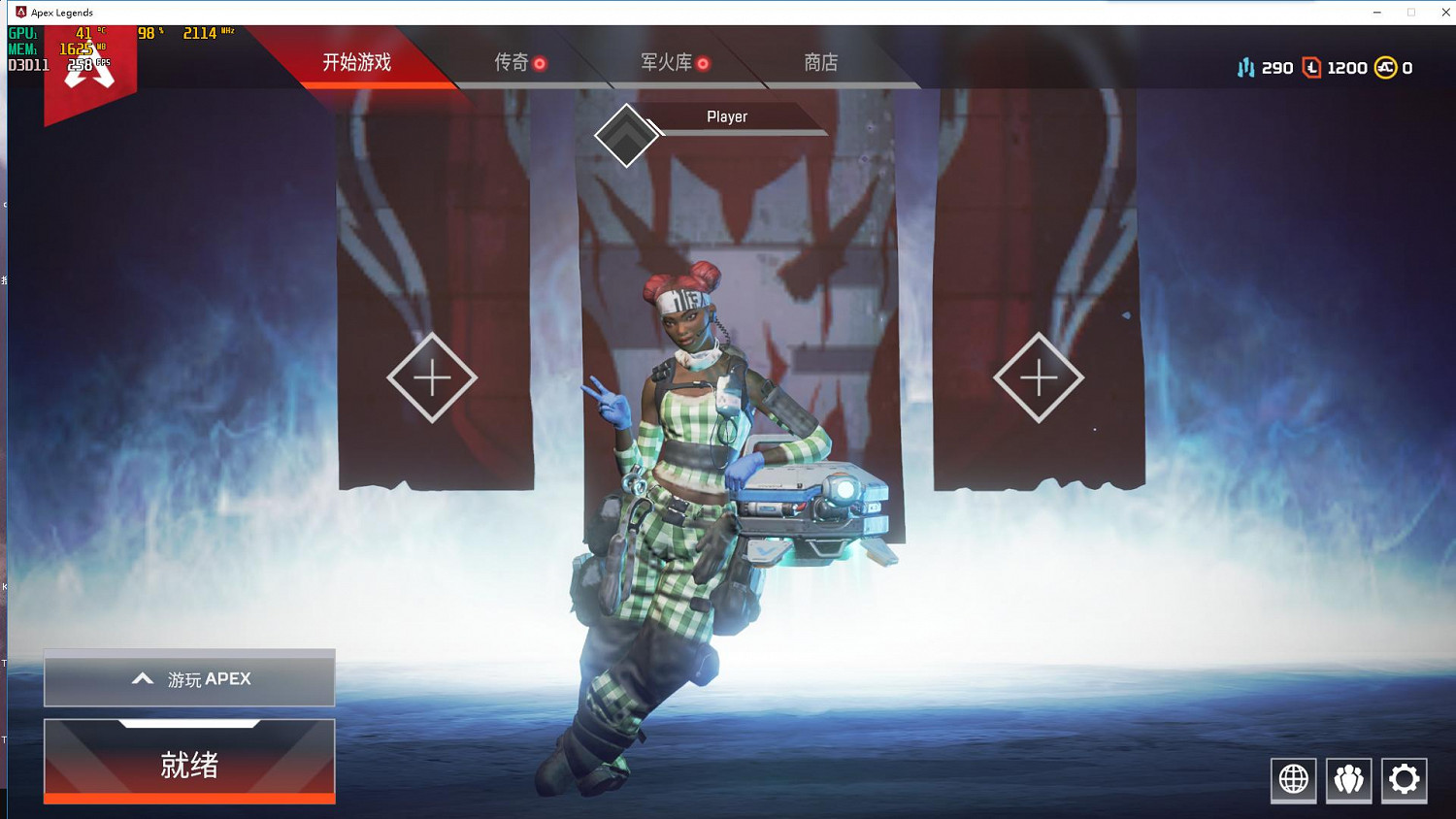Click the red notification dot on 军火库
The height and width of the screenshot is (819, 1456).
point(705,61)
